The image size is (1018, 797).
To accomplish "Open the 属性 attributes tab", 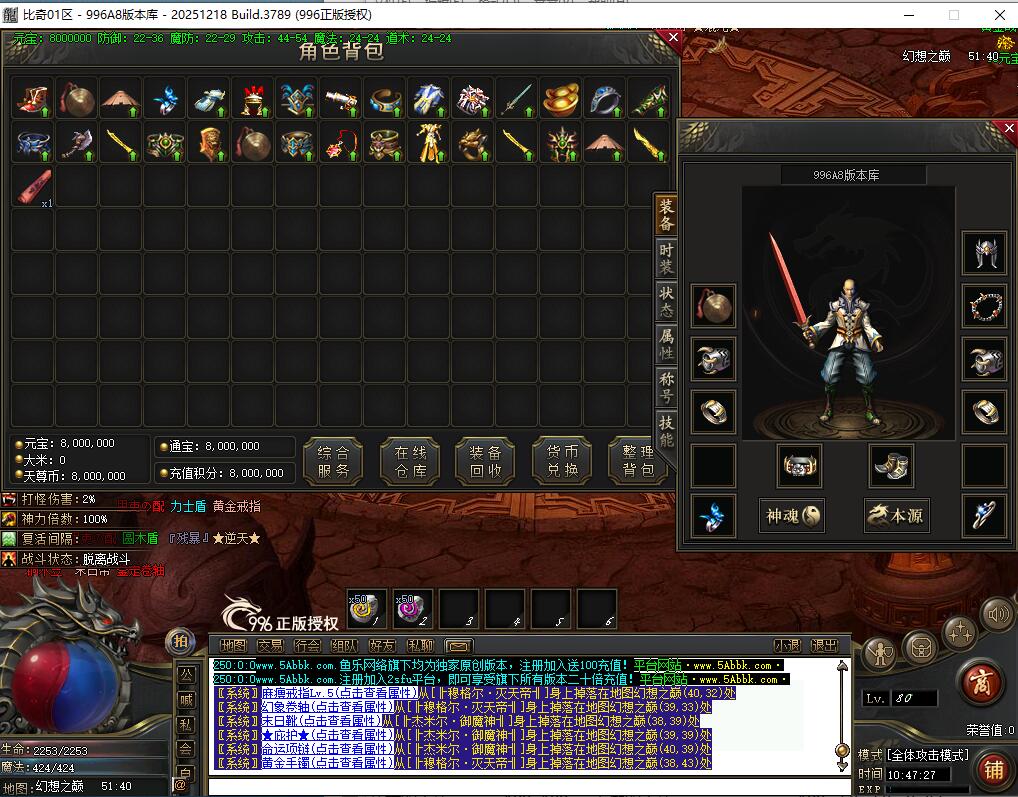I will (x=666, y=344).
